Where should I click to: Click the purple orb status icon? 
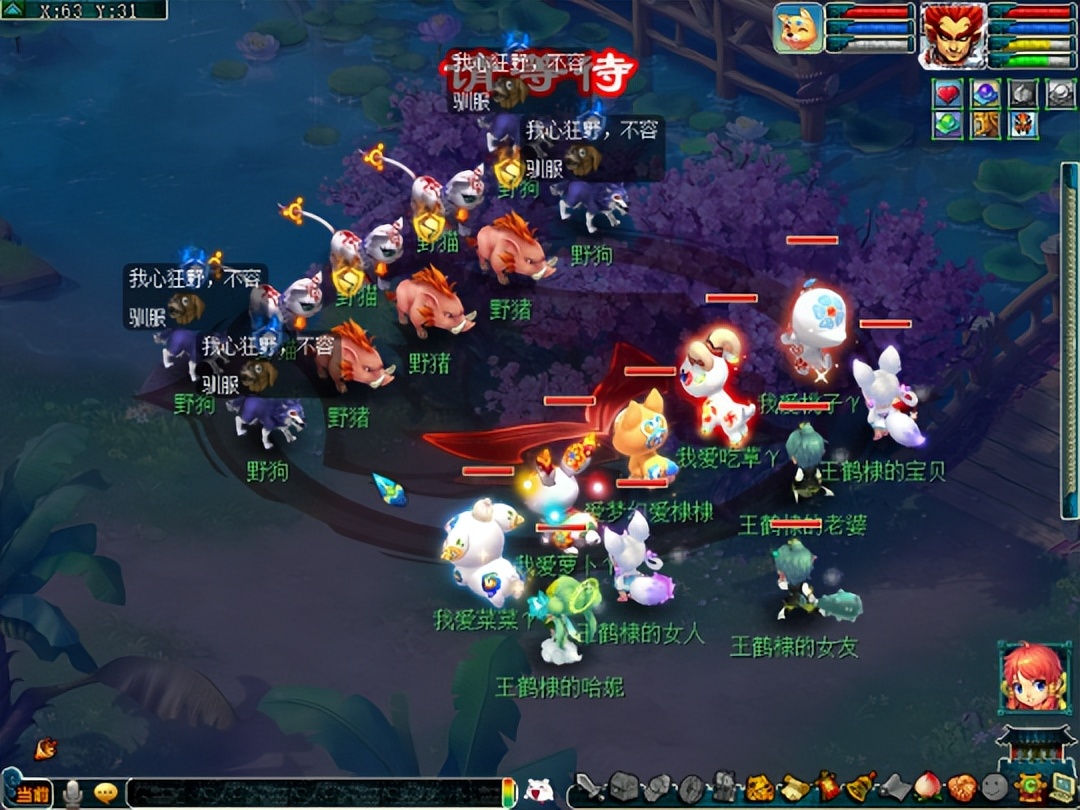(x=985, y=93)
